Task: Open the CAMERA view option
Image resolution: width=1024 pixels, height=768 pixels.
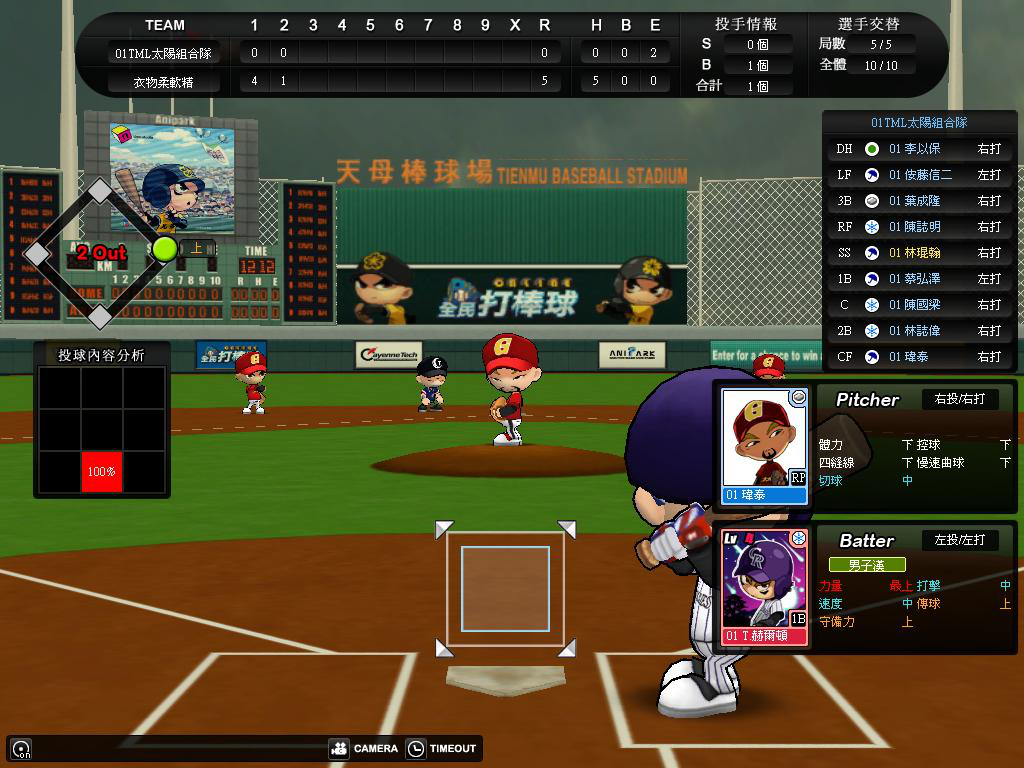Action: tap(364, 748)
